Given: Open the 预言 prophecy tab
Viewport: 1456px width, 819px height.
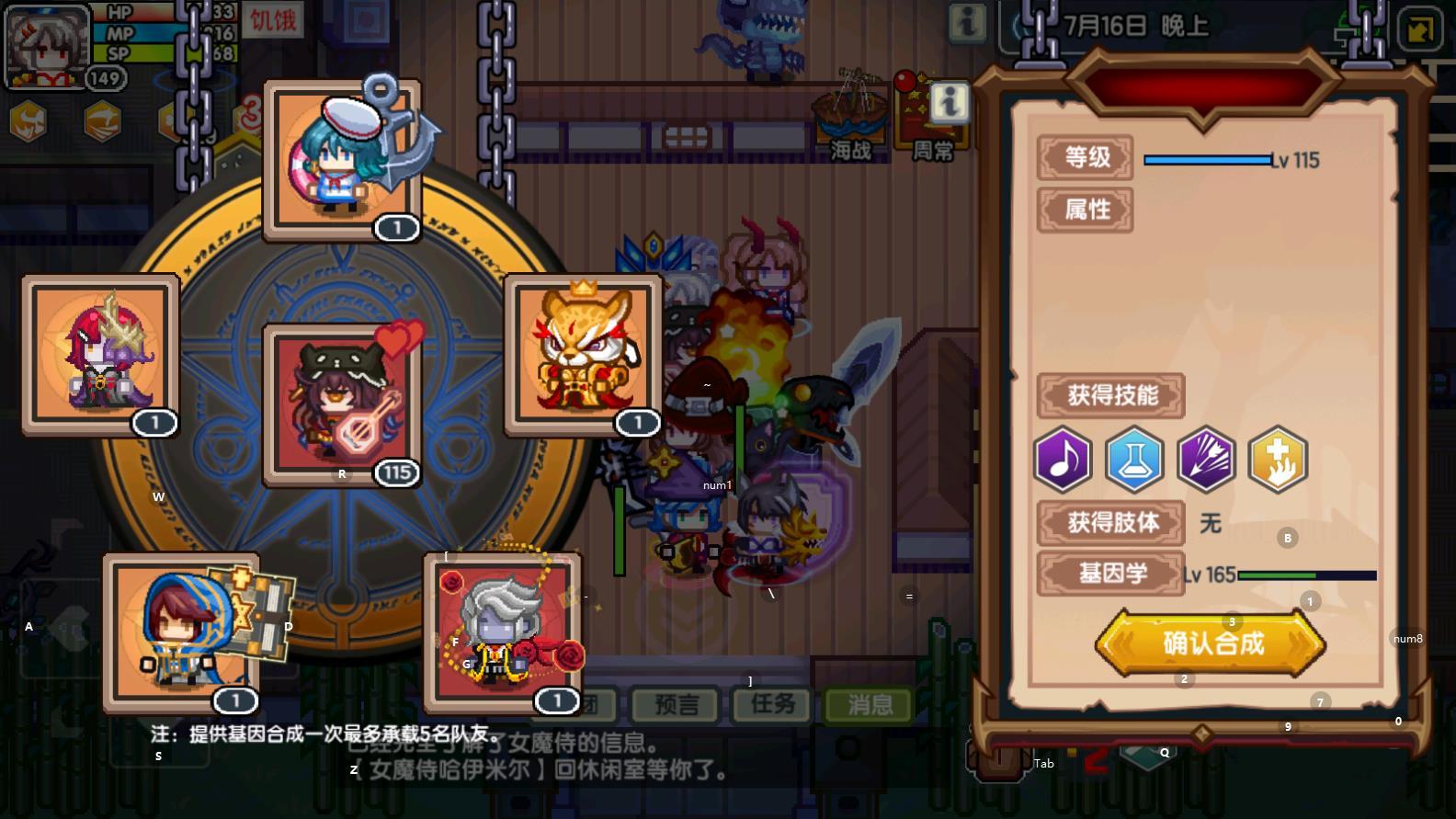Looking at the screenshot, I should 674,705.
